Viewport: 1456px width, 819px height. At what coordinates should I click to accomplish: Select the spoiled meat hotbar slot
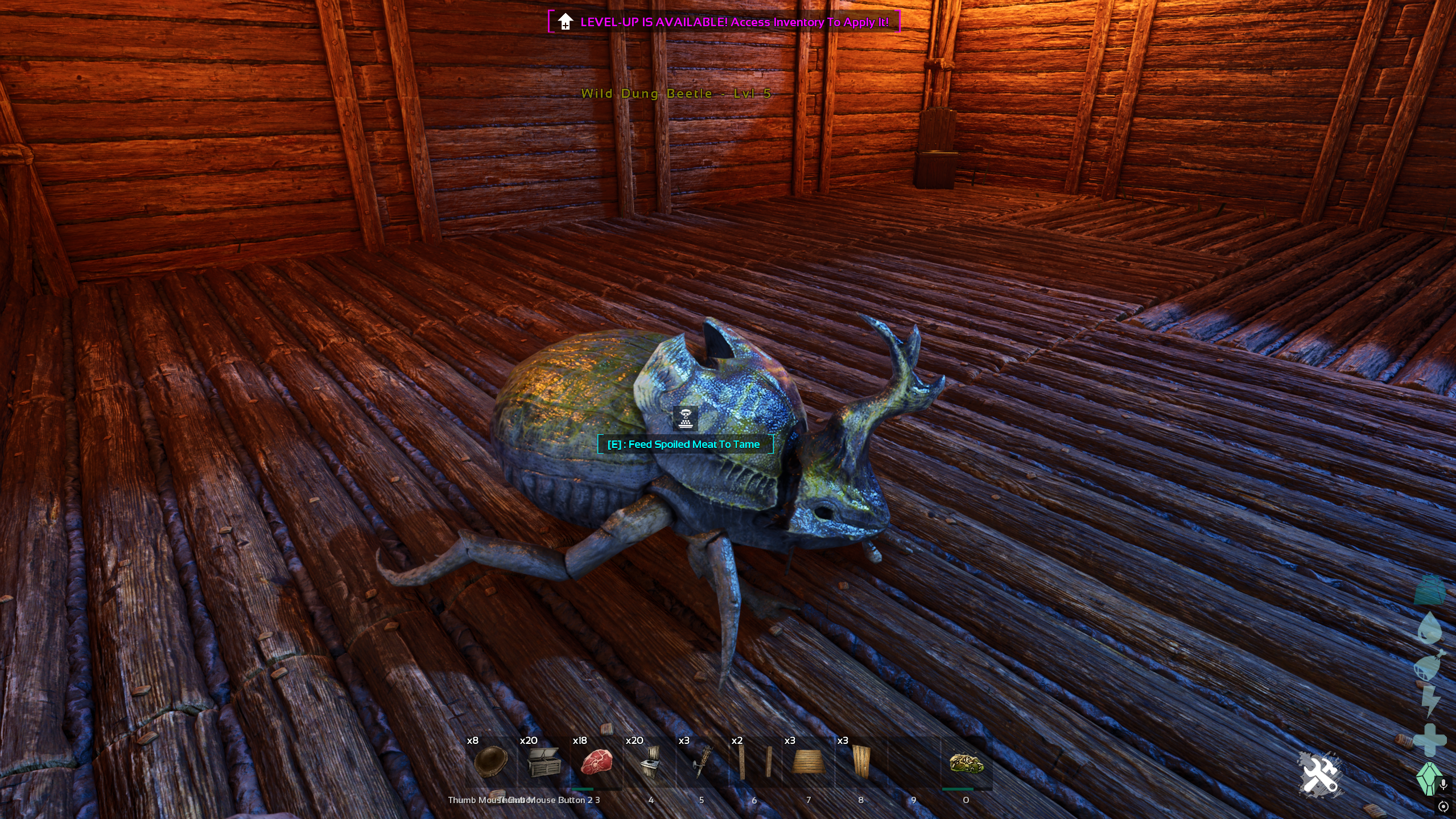pyautogui.click(x=966, y=763)
